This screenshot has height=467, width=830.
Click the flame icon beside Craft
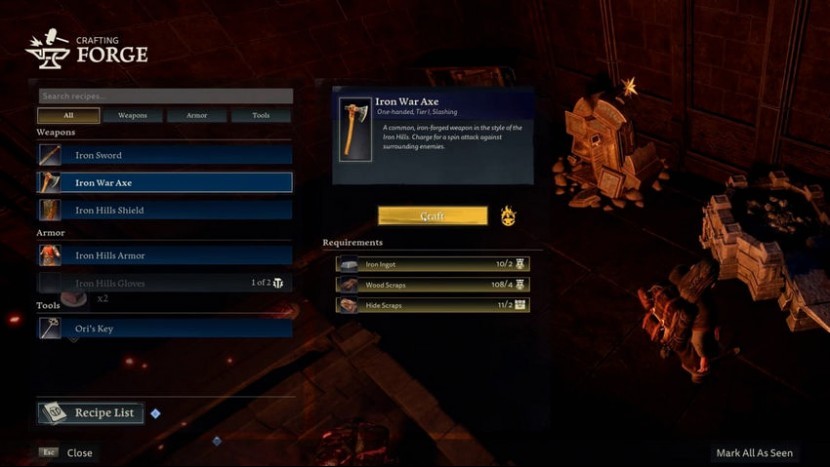click(x=508, y=216)
